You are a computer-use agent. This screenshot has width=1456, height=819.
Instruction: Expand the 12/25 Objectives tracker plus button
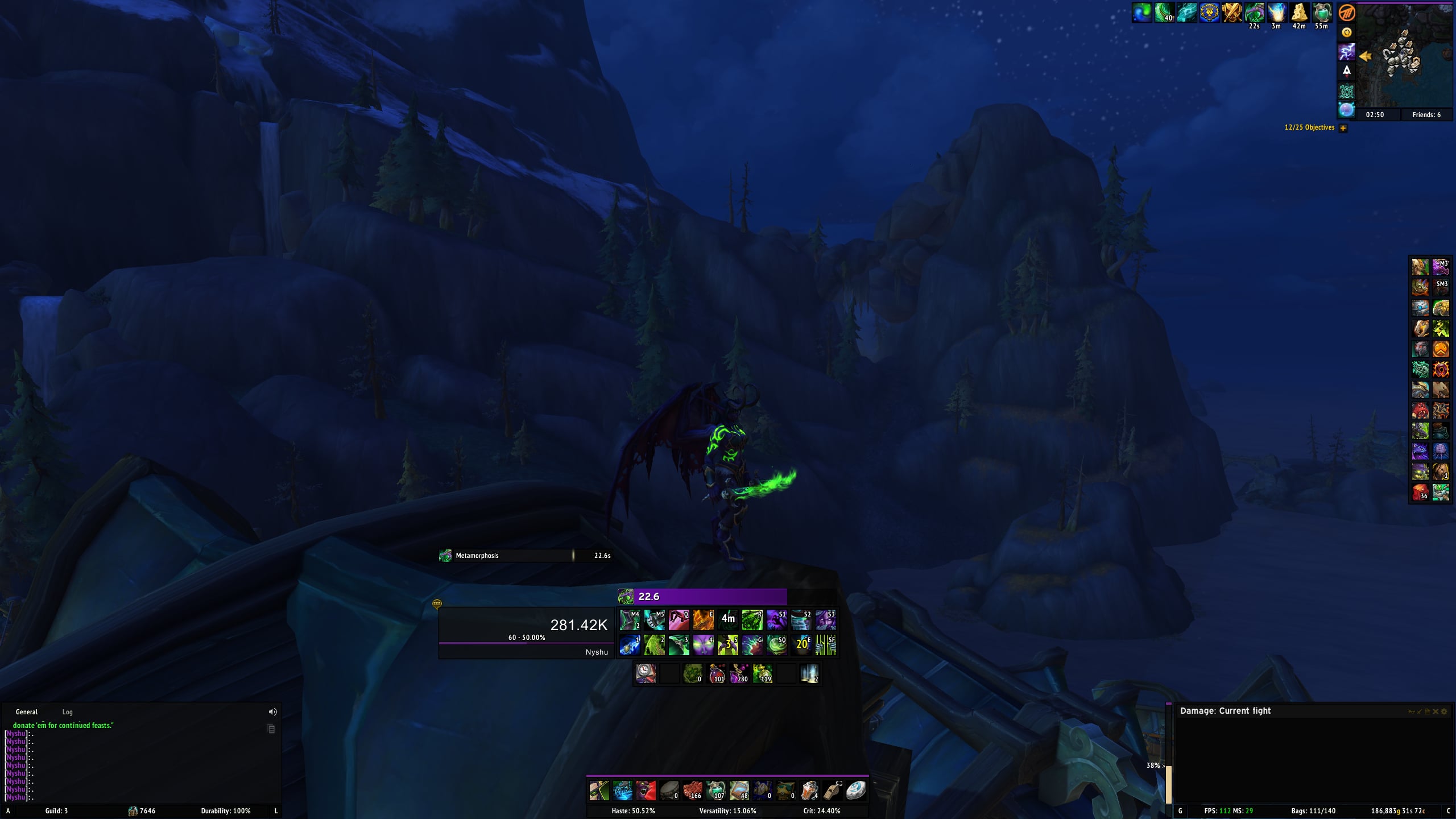click(1343, 128)
